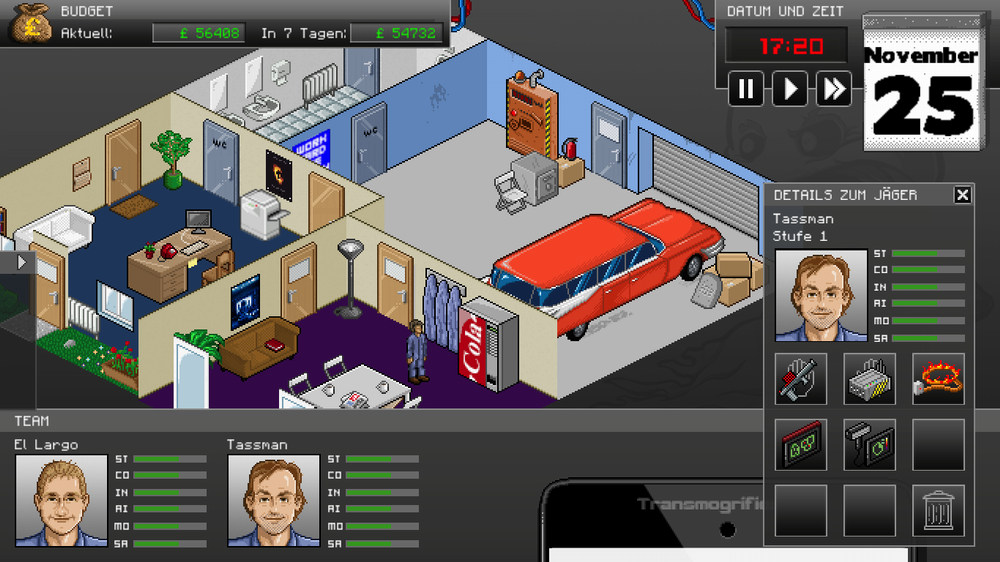Close the Details zum Jäger panel
This screenshot has width=1000, height=562.
(962, 195)
